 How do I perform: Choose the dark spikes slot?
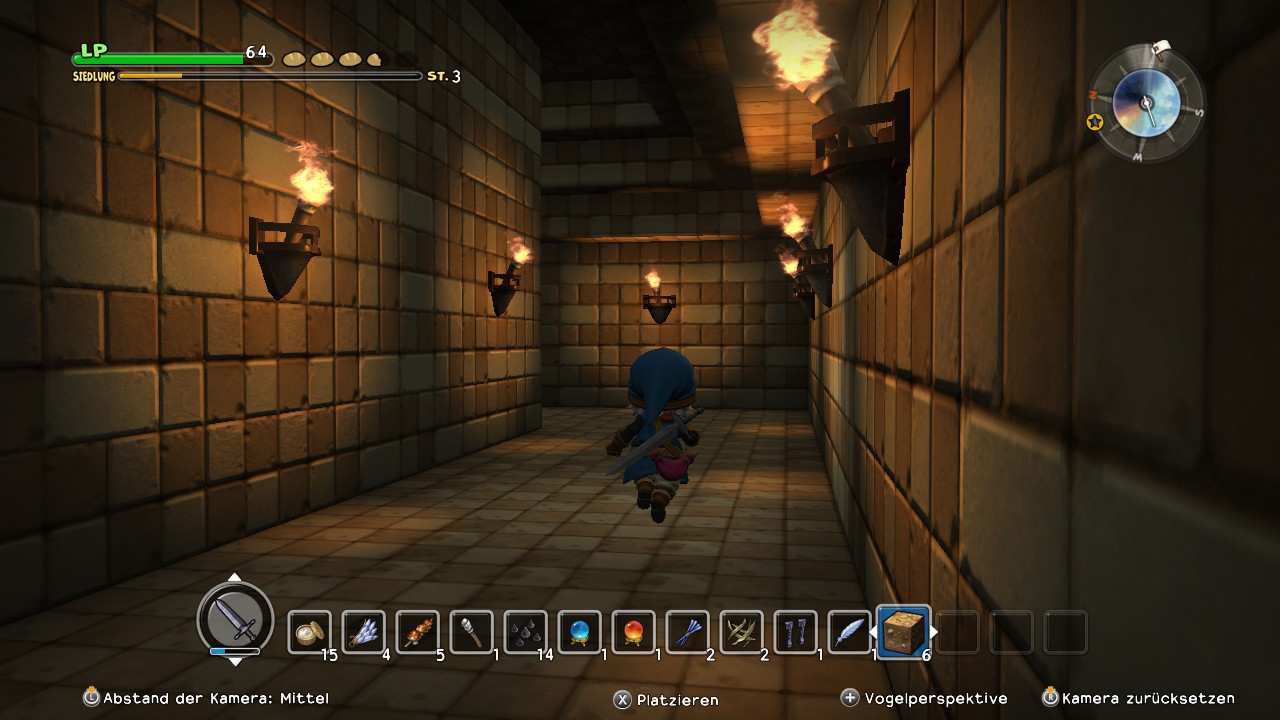pos(525,632)
